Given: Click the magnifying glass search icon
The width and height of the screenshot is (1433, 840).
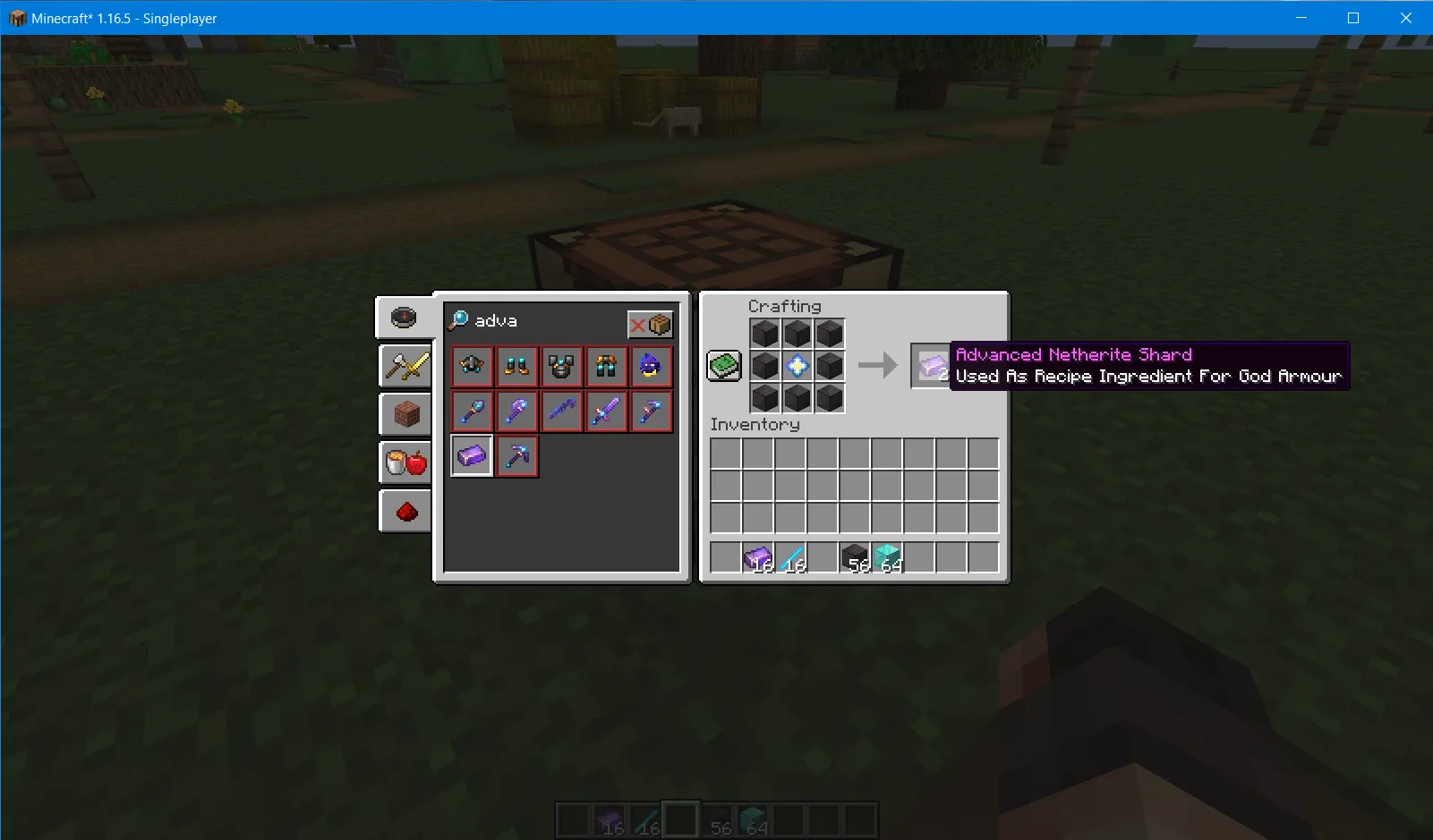Looking at the screenshot, I should 458,319.
